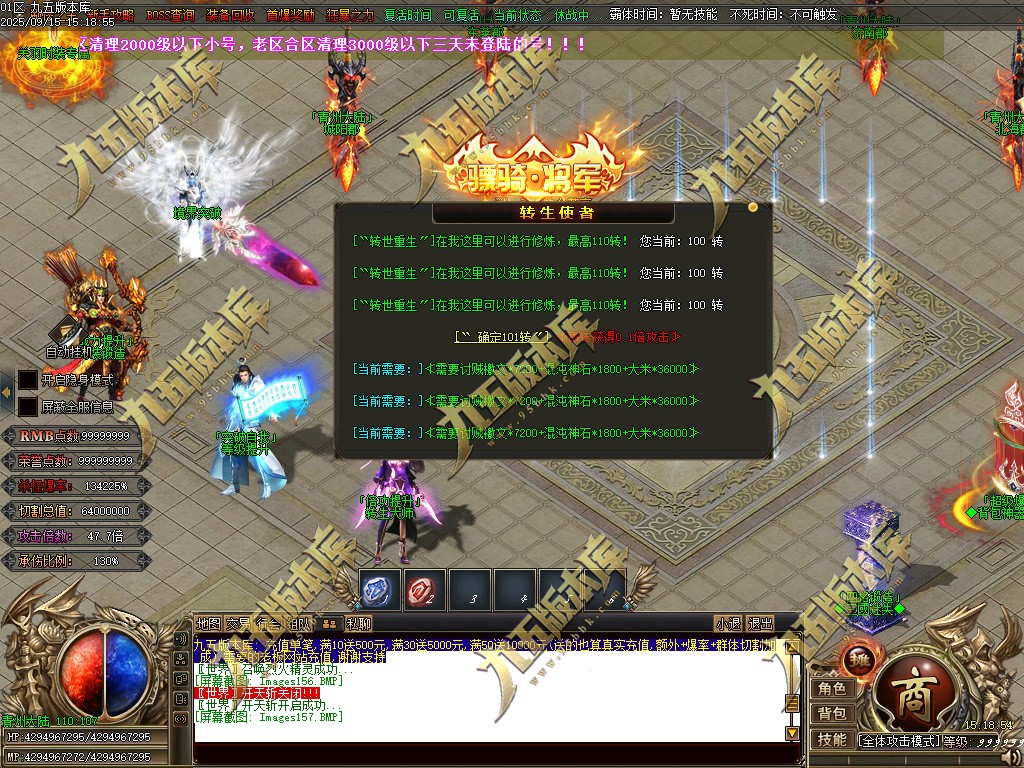Toggle the 屏蔽全服信息 checkbox
Screen dimensions: 1024x768
point(28,406)
